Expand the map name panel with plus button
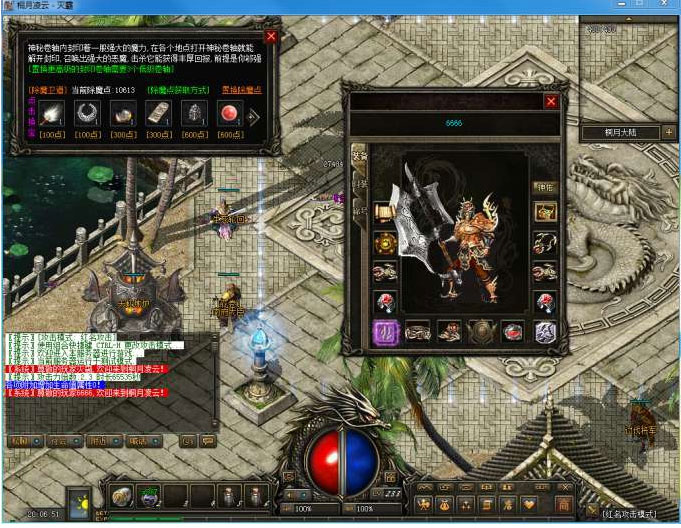The image size is (681, 528). (668, 131)
